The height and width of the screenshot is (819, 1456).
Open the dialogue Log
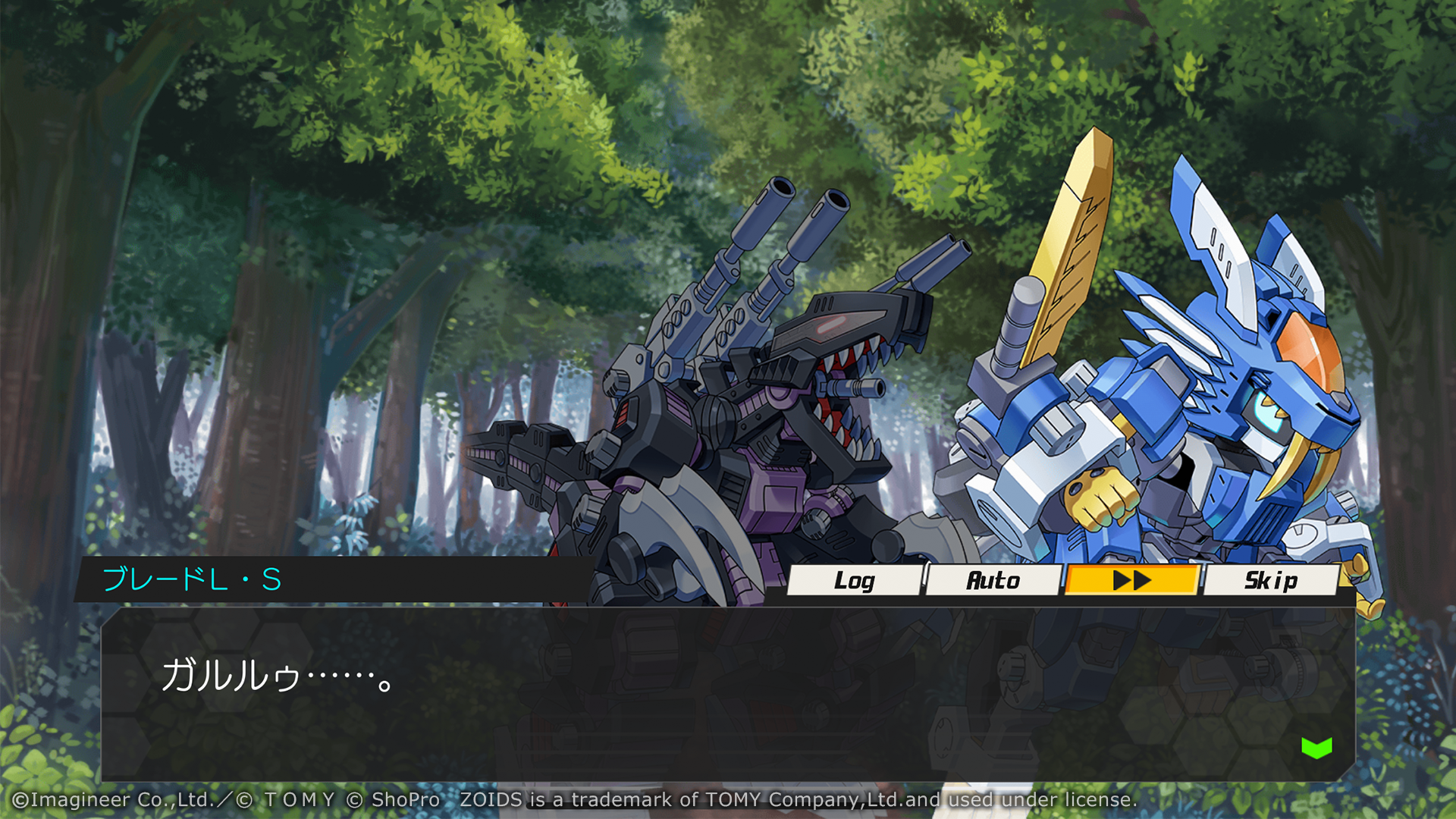coord(855,580)
